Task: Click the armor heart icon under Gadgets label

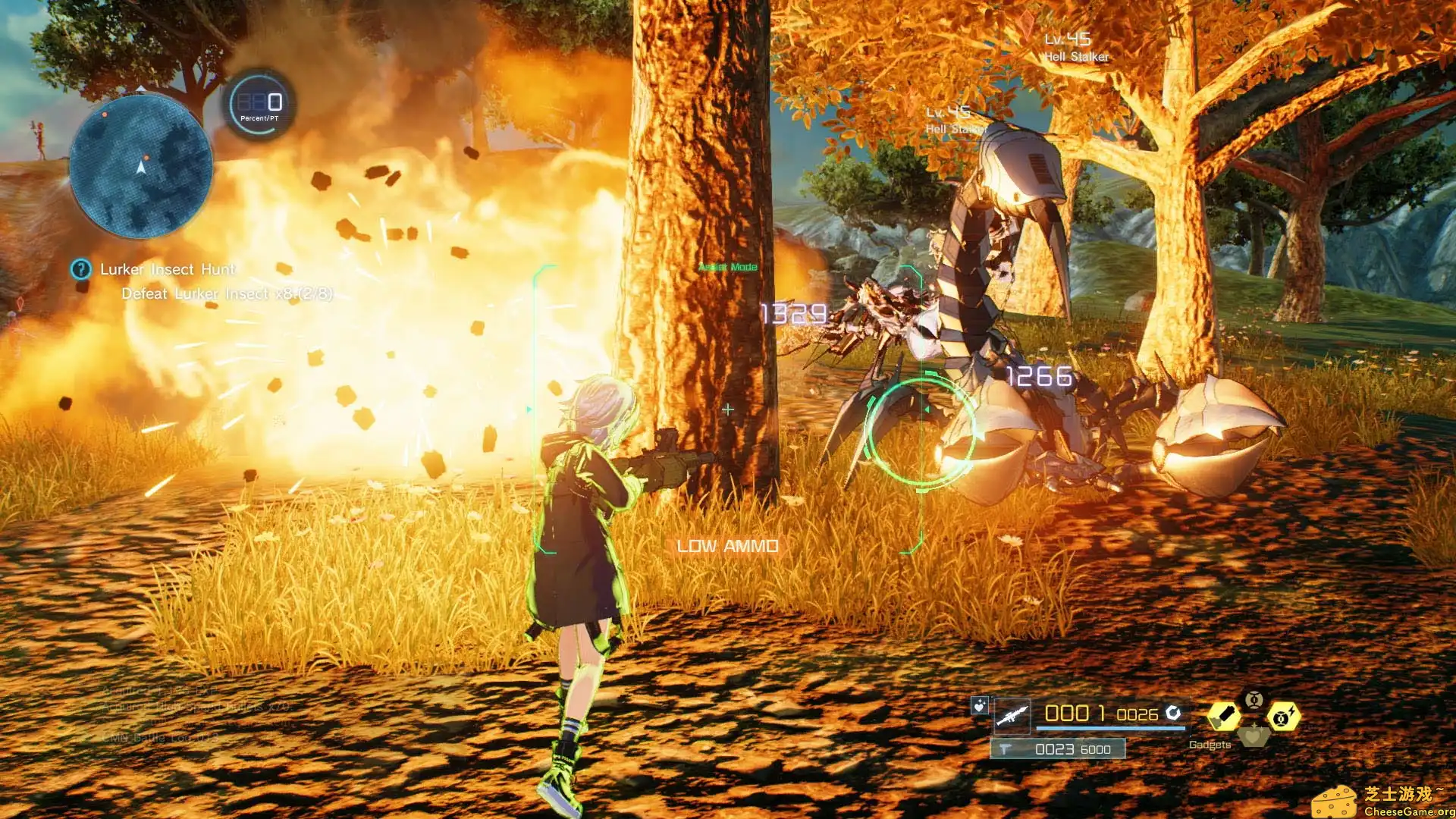Action: pyautogui.click(x=1254, y=736)
